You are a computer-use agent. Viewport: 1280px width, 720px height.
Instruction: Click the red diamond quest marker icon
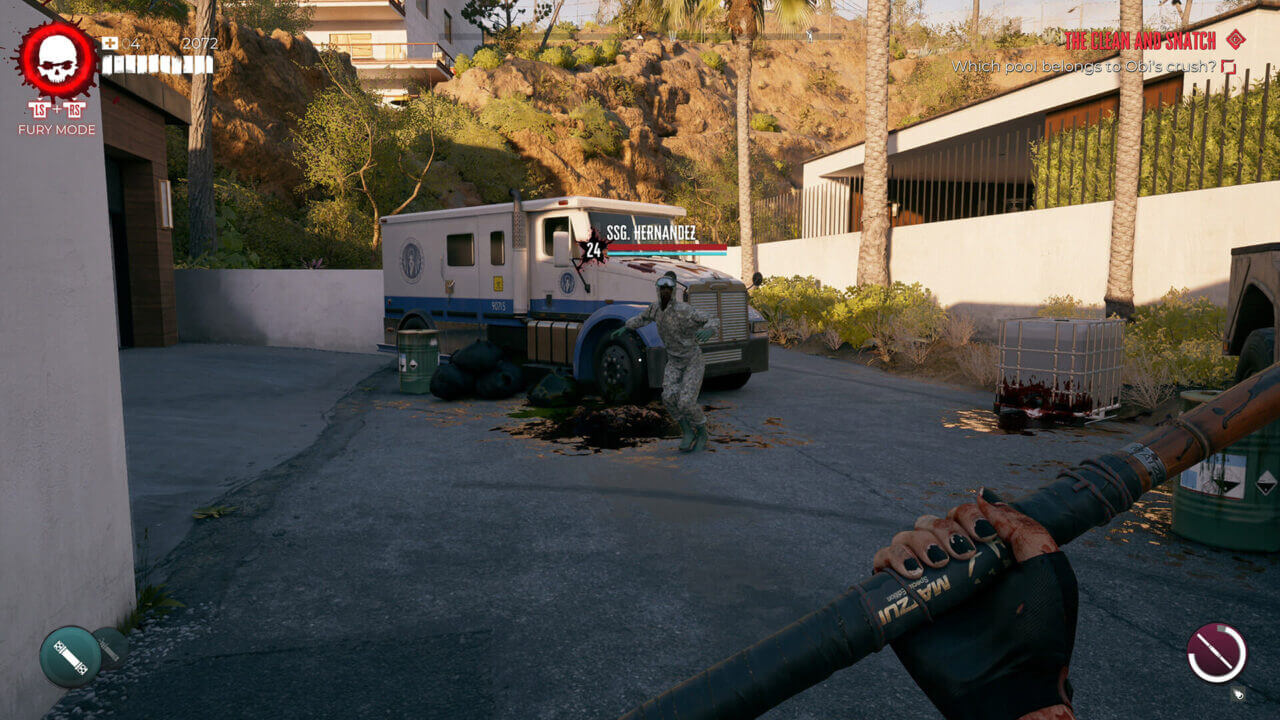[x=1235, y=39]
